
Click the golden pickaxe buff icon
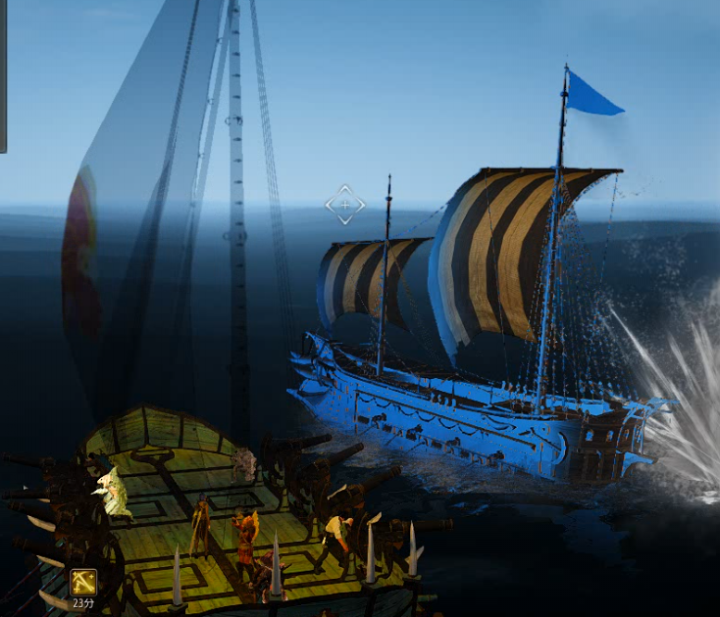[x=83, y=581]
